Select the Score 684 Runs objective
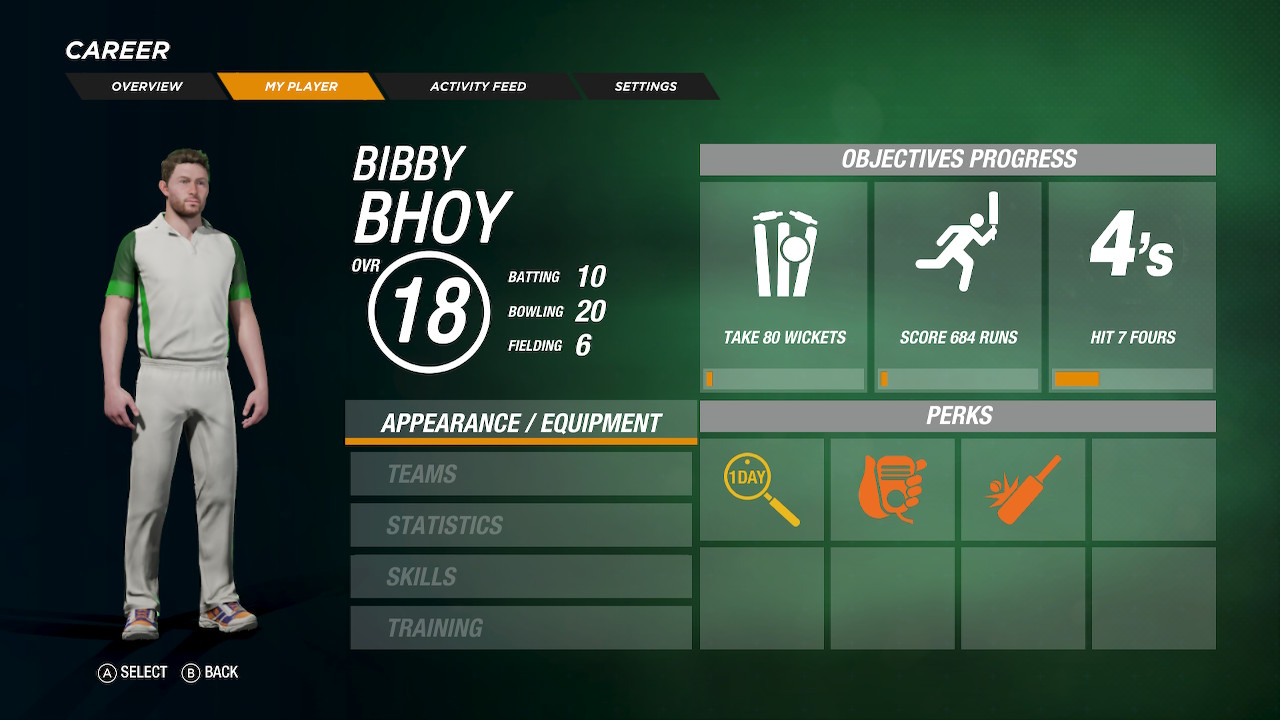Image resolution: width=1280 pixels, height=720 pixels. coord(958,286)
